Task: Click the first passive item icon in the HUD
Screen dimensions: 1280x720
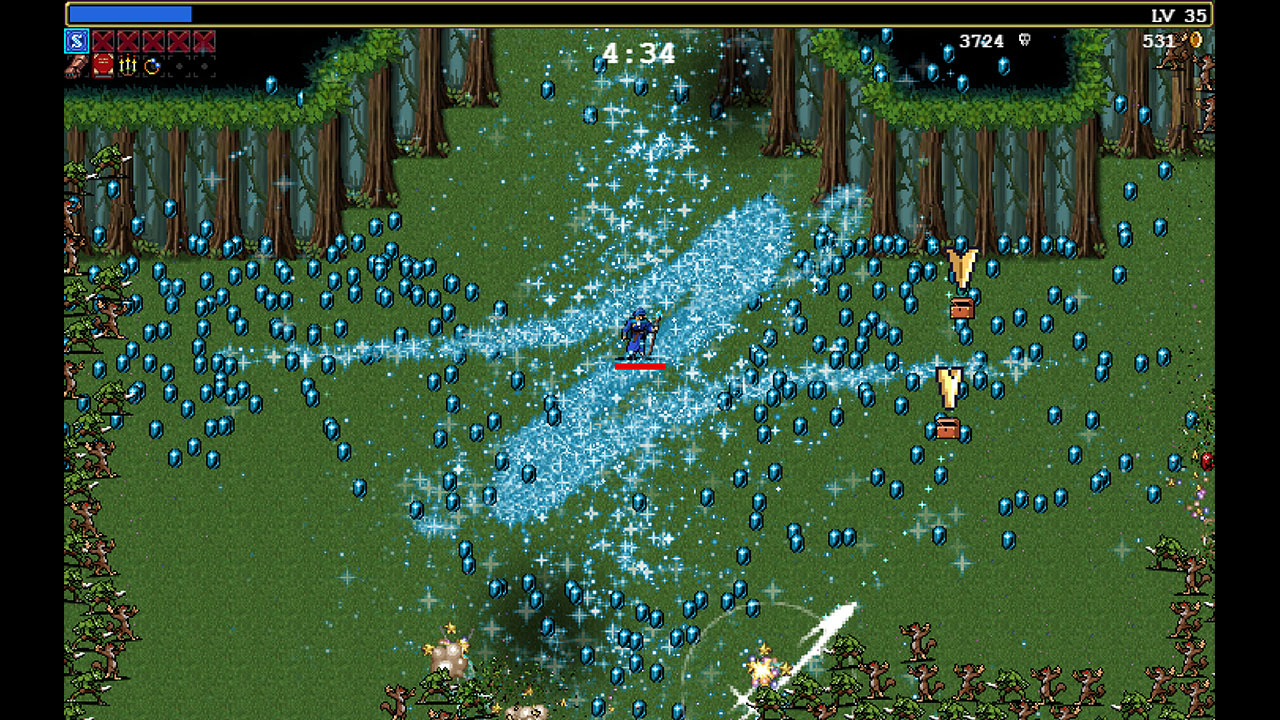Action: (74, 67)
